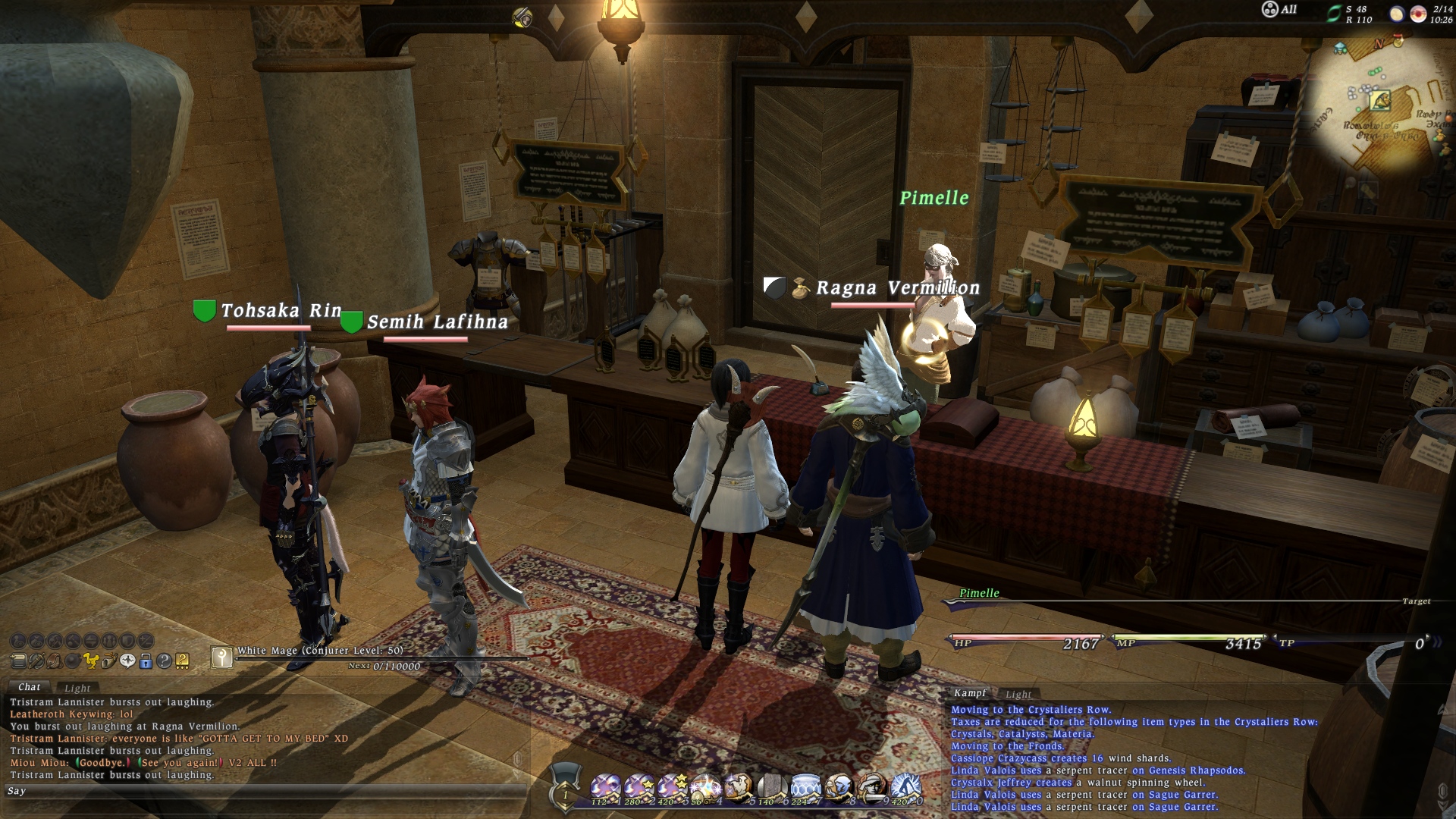
Task: Click the merchant marker on minimap
Action: [1379, 99]
